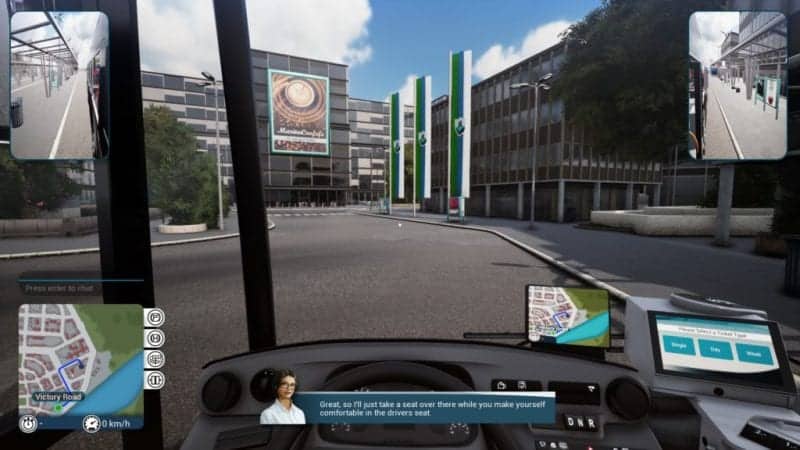
Task: Click the bus doors icon beside minimap
Action: (x=156, y=380)
